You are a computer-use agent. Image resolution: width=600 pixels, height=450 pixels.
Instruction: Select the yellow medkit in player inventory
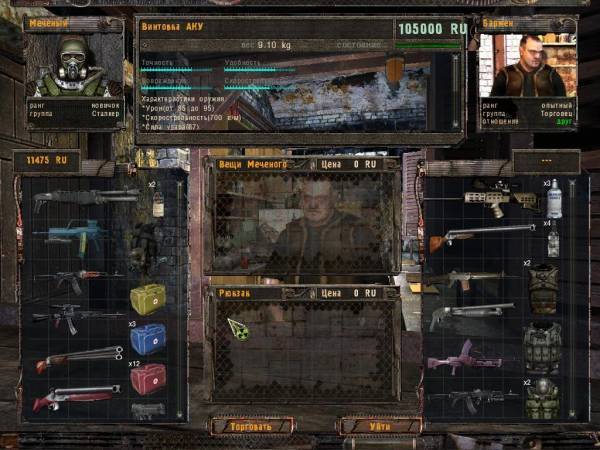148,299
